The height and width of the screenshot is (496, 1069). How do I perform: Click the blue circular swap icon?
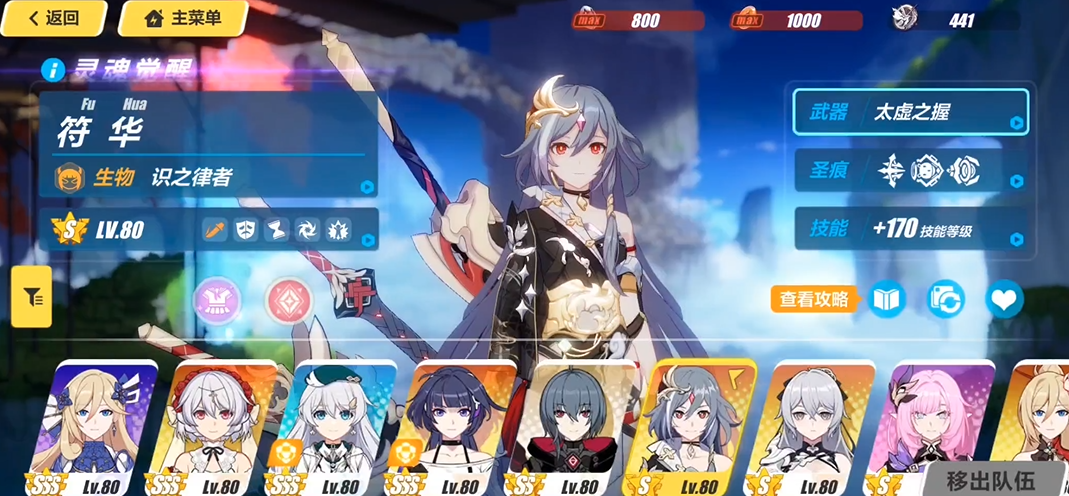tap(945, 298)
